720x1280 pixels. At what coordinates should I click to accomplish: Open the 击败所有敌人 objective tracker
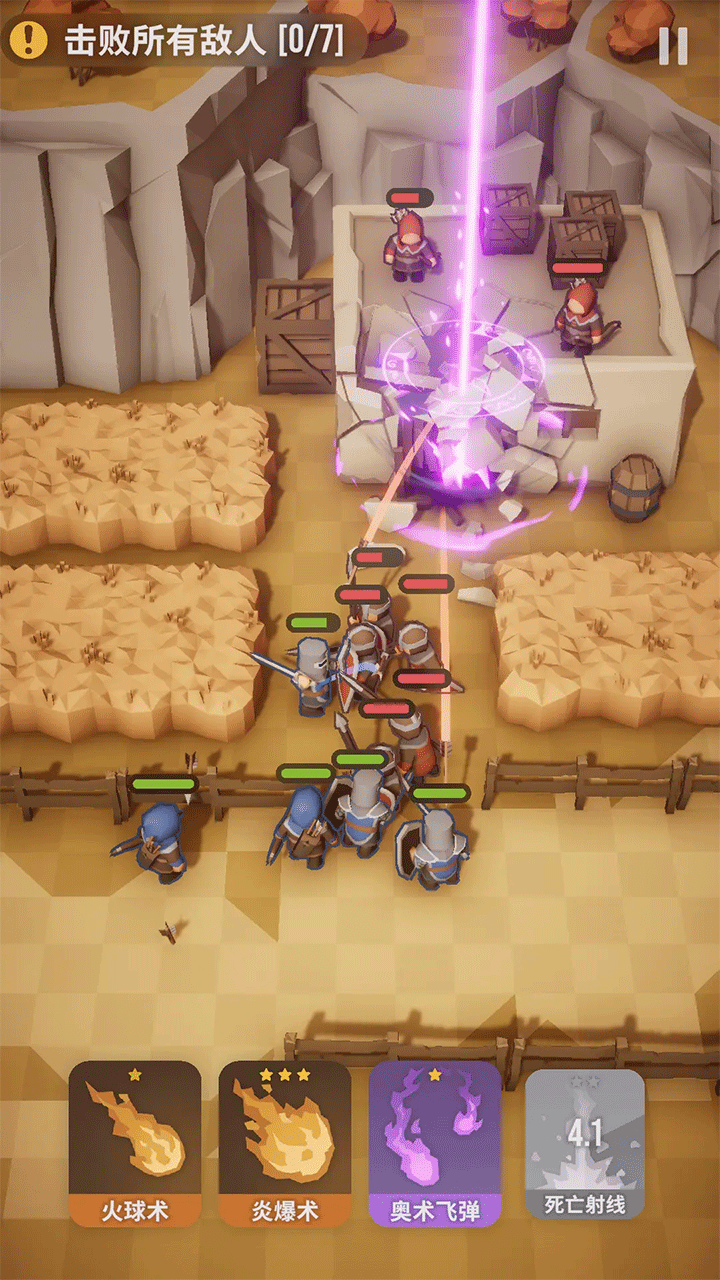[185, 41]
